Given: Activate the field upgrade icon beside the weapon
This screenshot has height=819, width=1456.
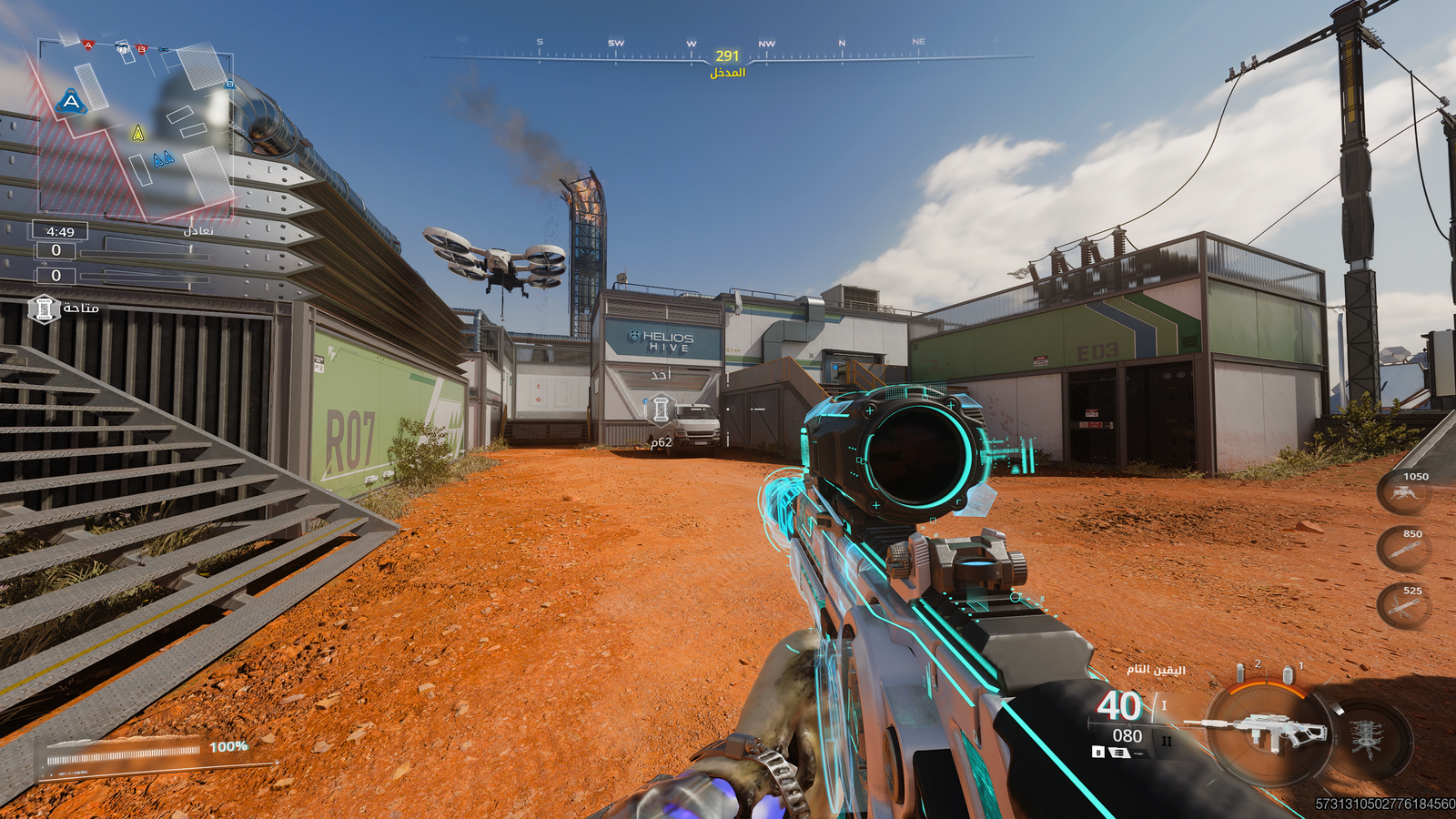Looking at the screenshot, I should 1367,735.
